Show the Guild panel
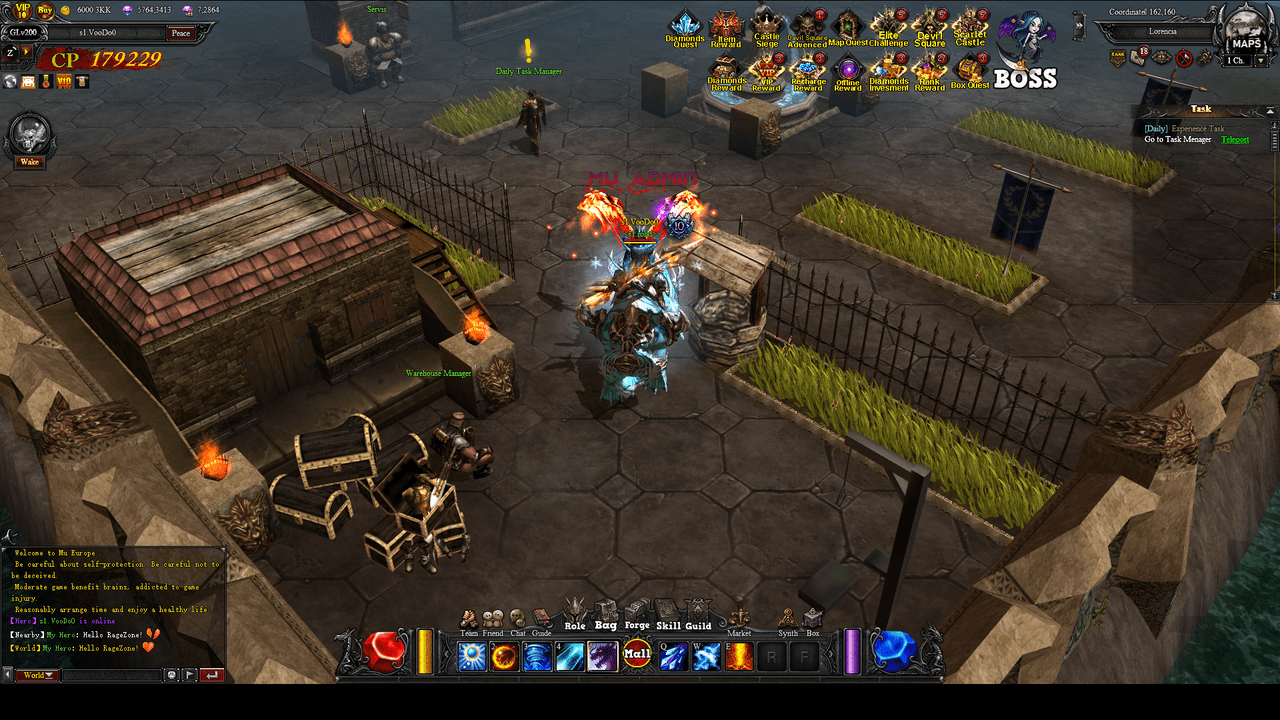1280x720 pixels. click(698, 615)
